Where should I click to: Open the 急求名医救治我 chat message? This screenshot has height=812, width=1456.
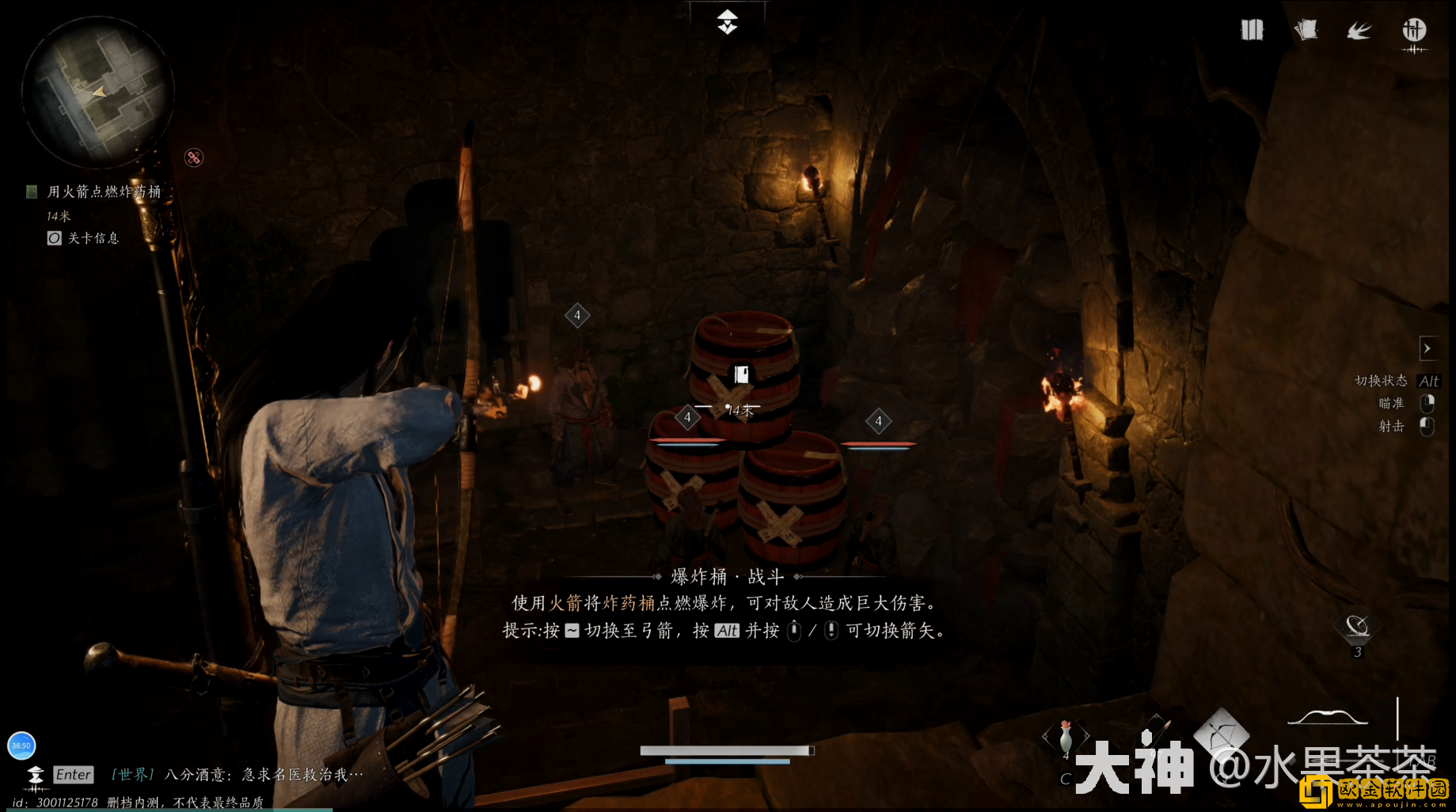click(293, 774)
